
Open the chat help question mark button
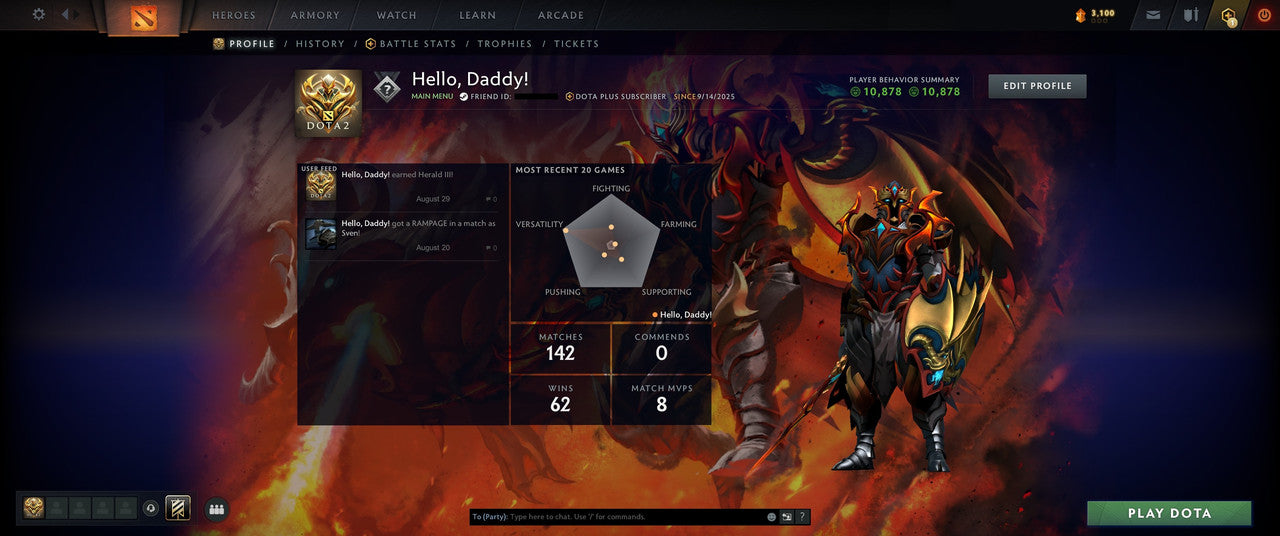(802, 517)
